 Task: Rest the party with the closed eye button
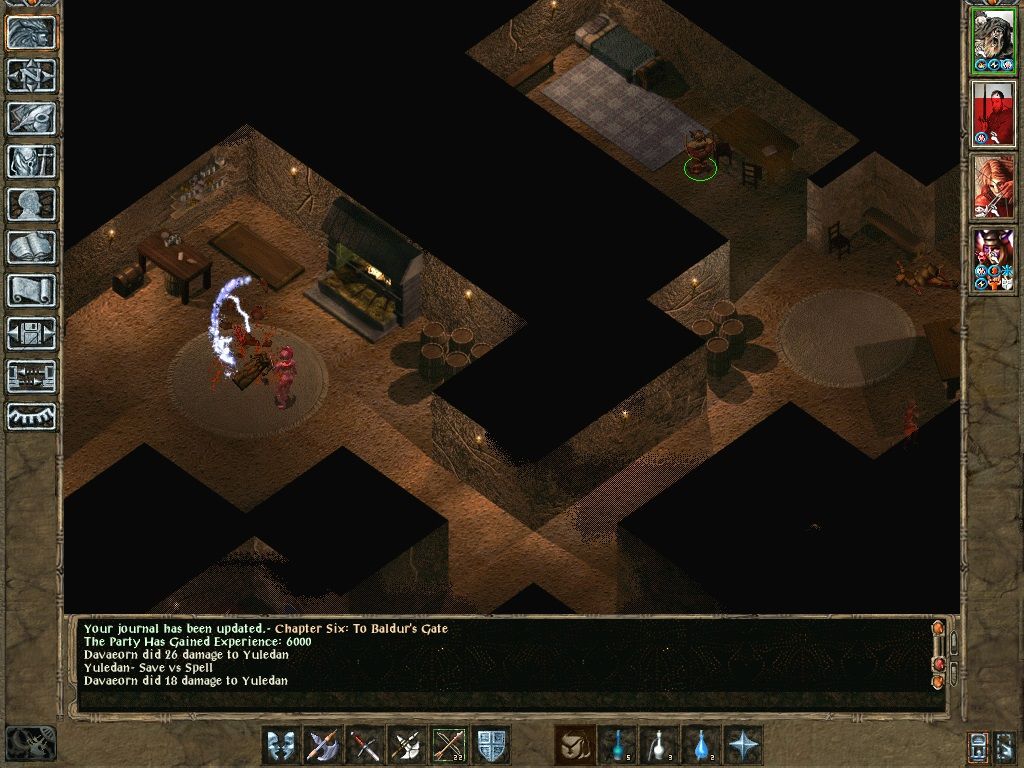point(32,415)
